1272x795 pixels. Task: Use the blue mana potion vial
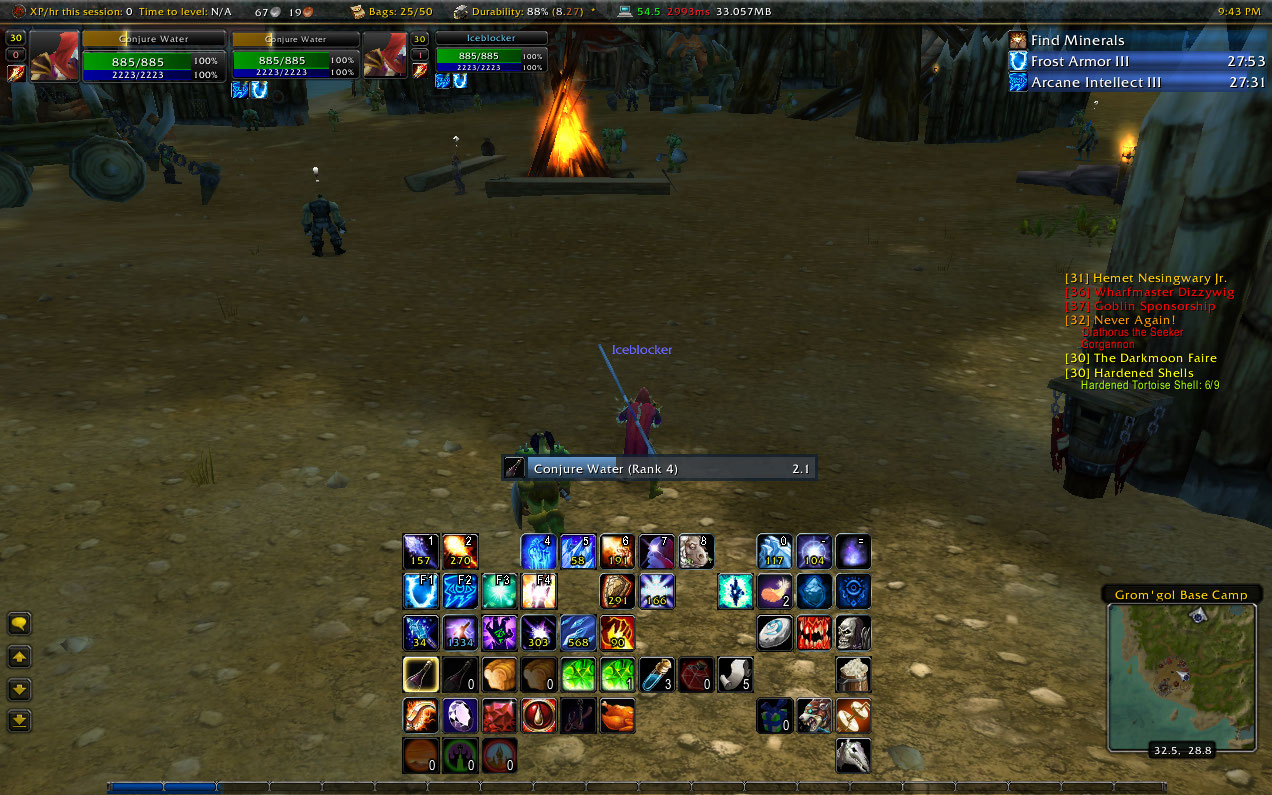click(656, 675)
